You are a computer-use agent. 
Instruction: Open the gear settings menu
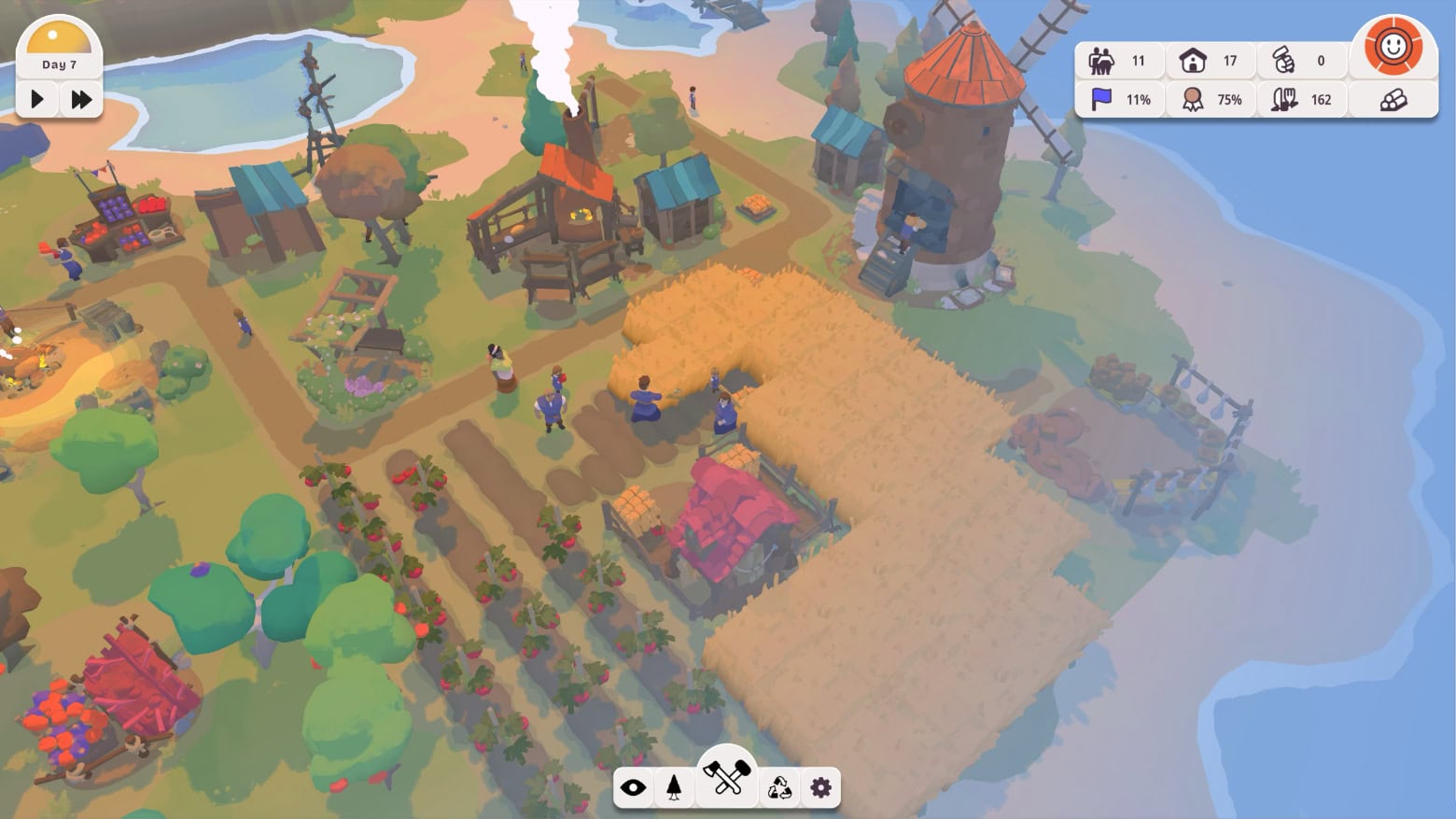(x=821, y=788)
